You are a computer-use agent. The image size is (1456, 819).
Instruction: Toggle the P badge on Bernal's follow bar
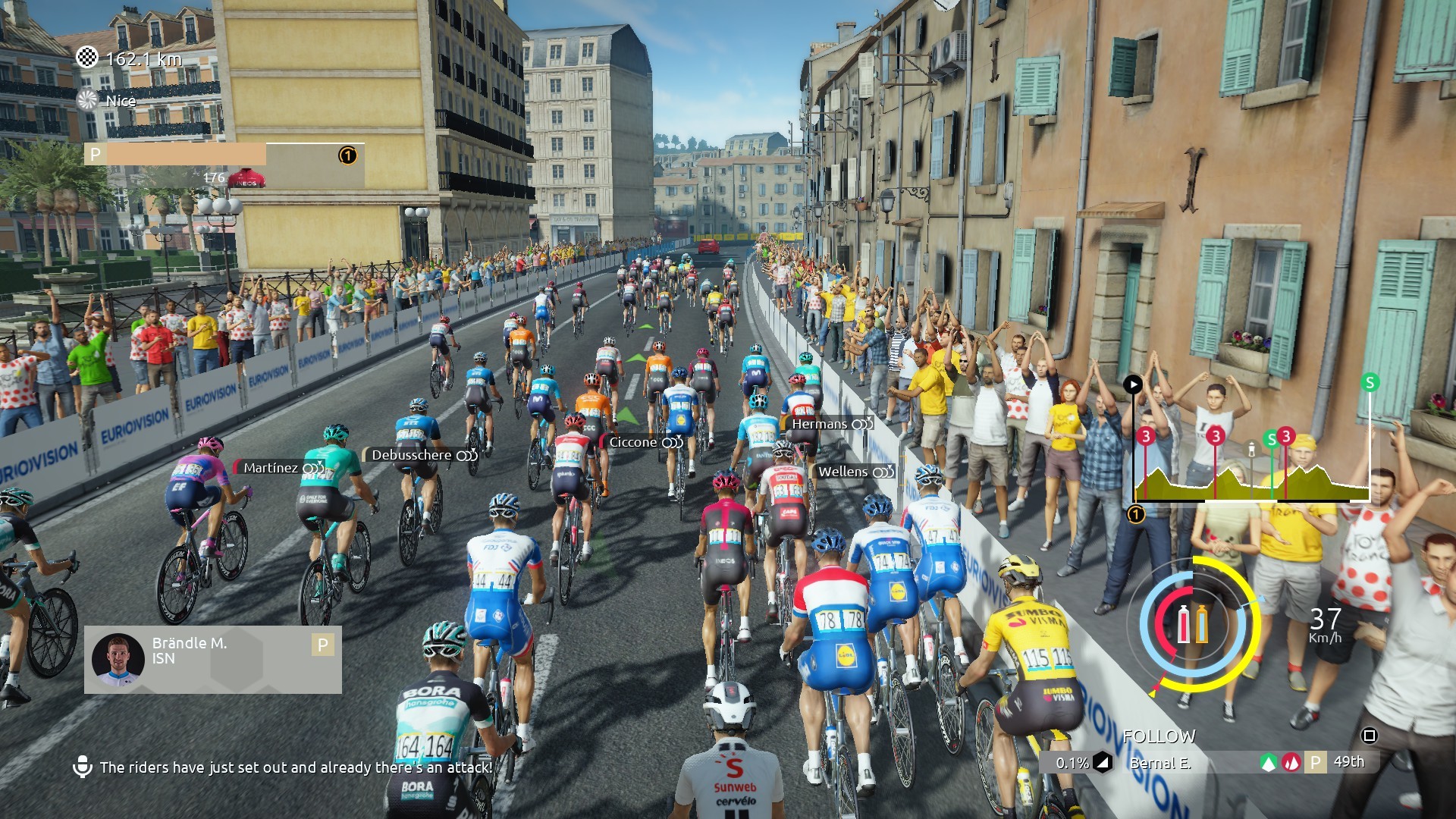click(x=1316, y=761)
